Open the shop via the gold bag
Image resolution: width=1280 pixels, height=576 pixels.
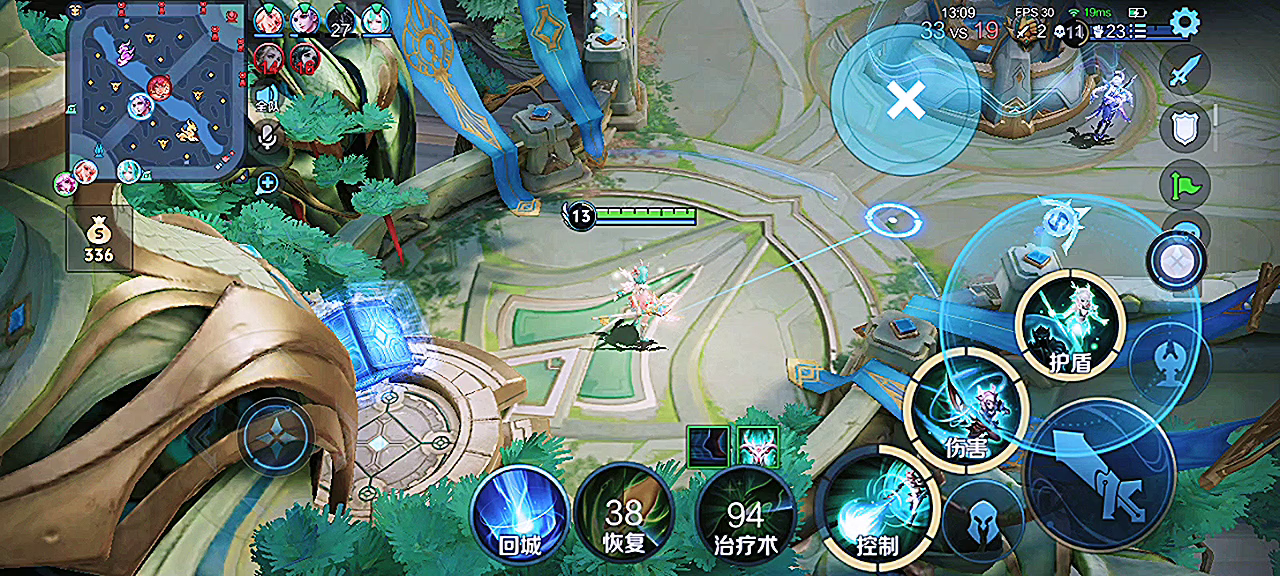(x=98, y=240)
